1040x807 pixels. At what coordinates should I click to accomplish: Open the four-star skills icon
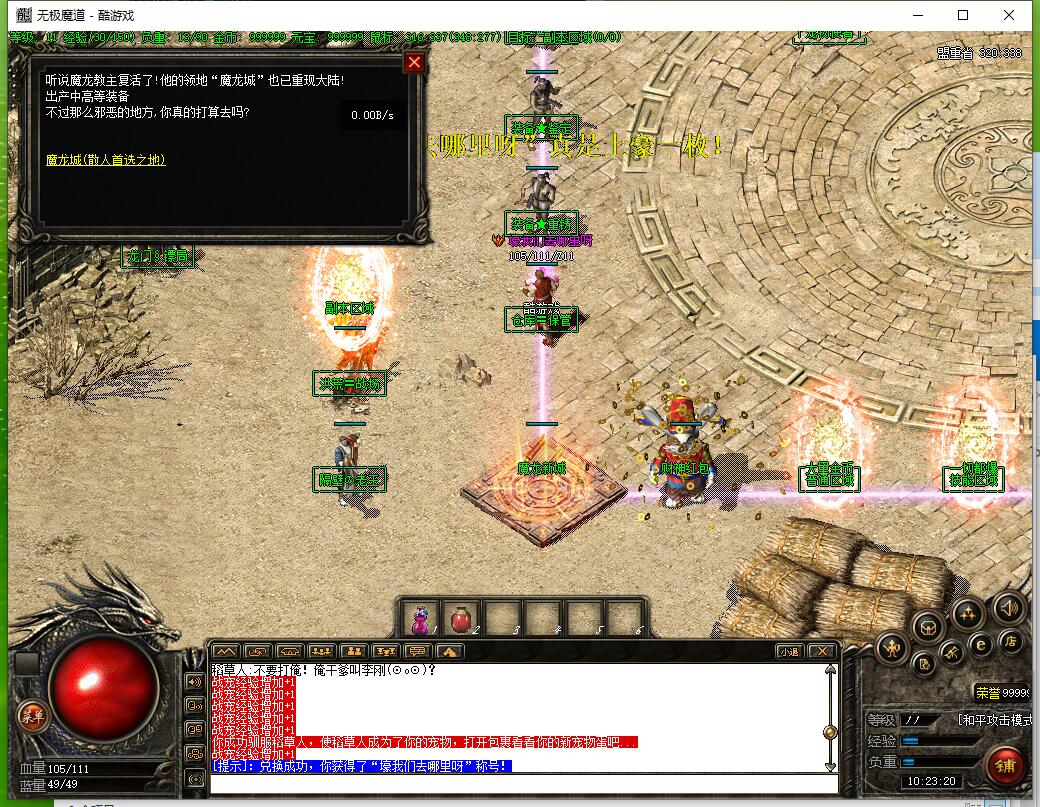click(967, 612)
